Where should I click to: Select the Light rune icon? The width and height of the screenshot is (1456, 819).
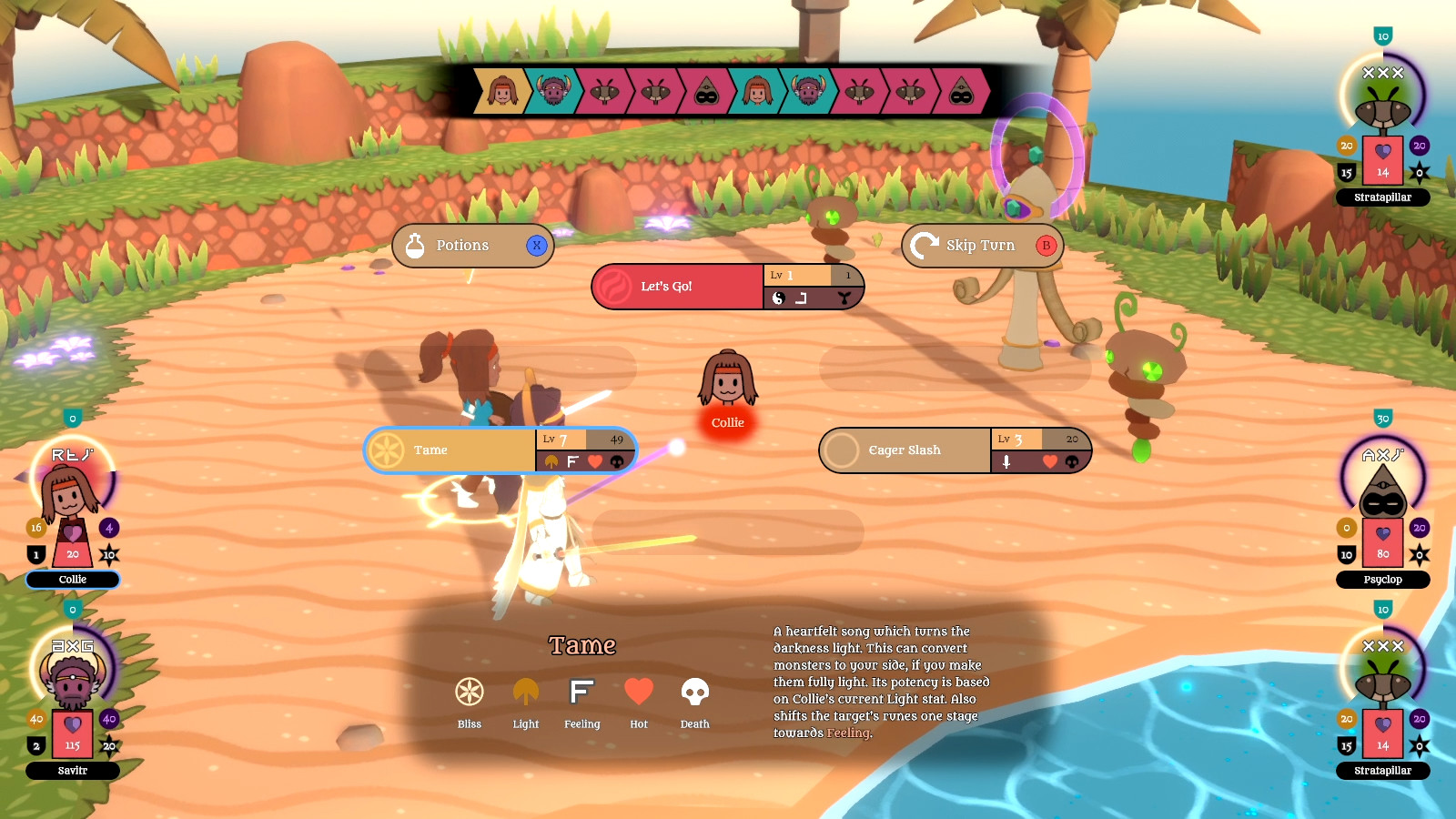tap(525, 693)
